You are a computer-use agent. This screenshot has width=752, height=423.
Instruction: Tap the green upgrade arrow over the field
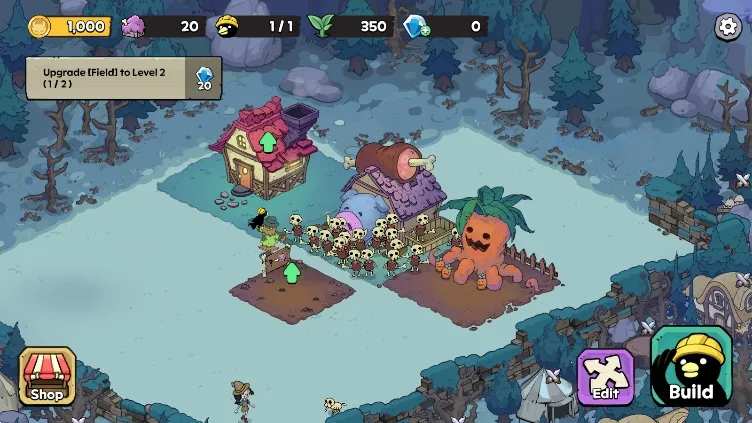292,270
